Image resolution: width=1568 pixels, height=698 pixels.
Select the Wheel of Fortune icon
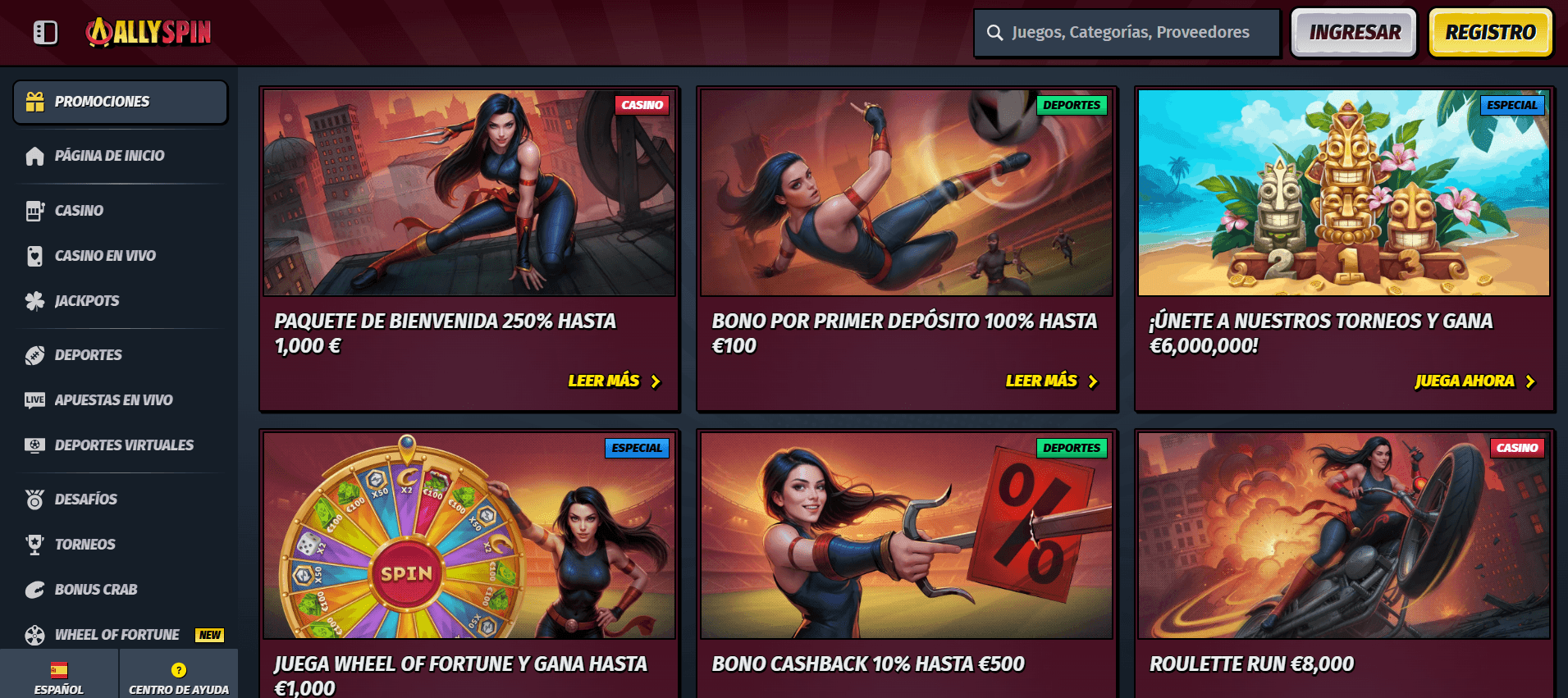[34, 634]
